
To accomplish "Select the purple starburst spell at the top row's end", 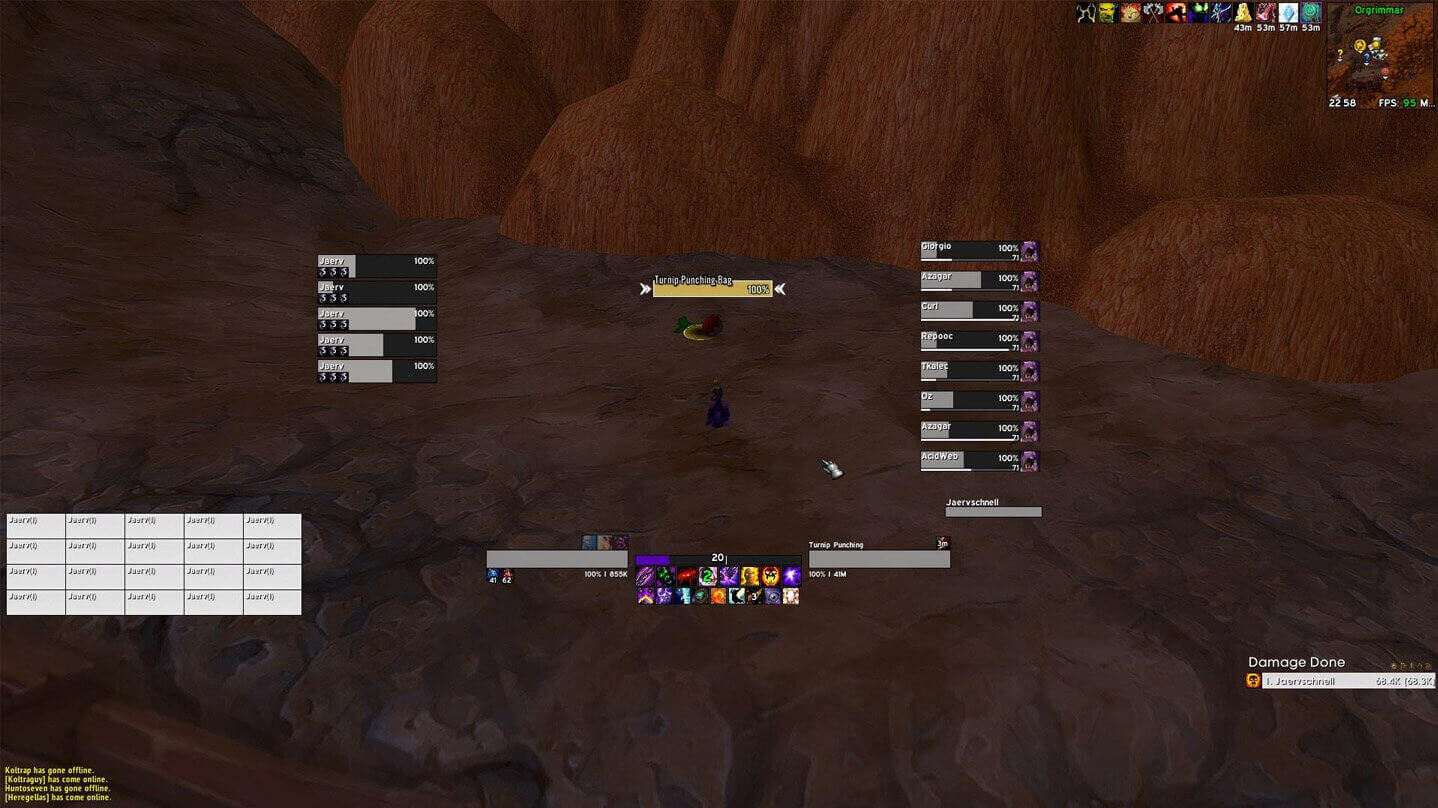I will click(x=791, y=575).
